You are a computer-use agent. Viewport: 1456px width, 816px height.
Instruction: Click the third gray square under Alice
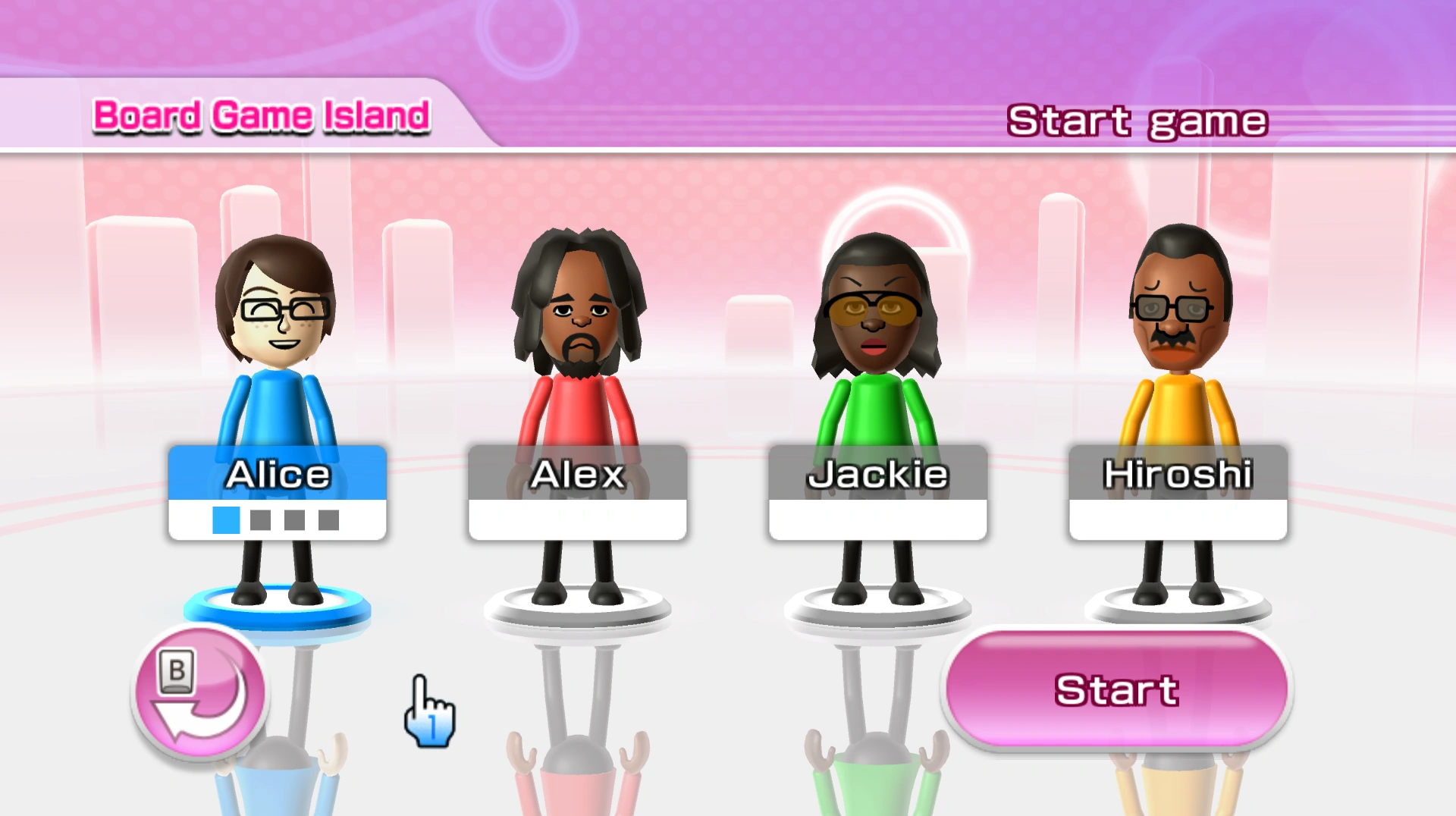click(x=294, y=522)
